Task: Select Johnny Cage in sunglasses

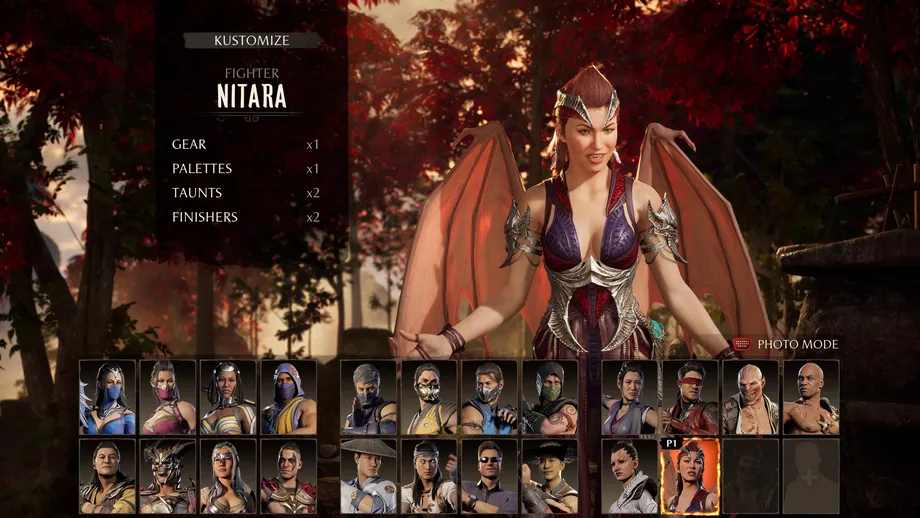Action: point(489,475)
